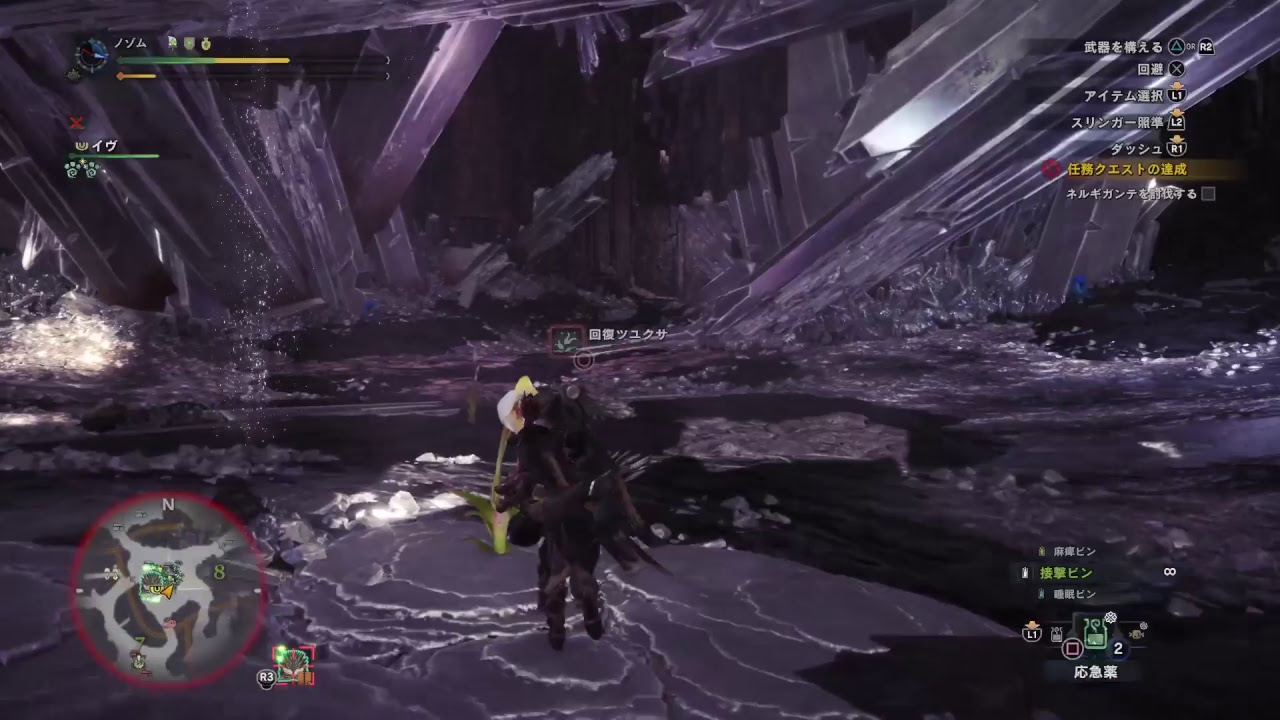Screen dimensions: 1280x720
Task: Click the Square button prompt icon
Action: pos(1072,650)
